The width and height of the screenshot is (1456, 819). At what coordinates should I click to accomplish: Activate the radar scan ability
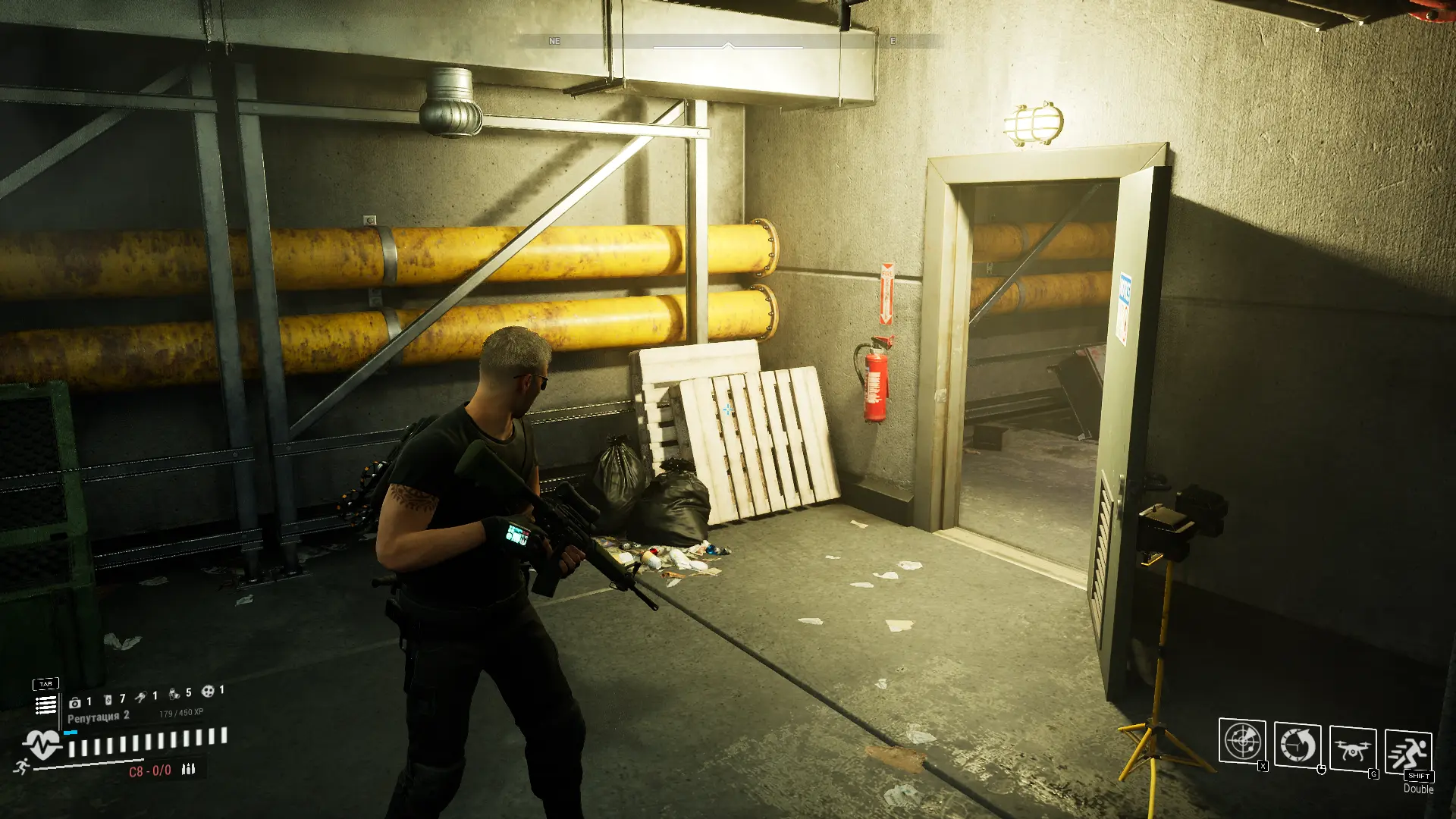tap(1242, 742)
